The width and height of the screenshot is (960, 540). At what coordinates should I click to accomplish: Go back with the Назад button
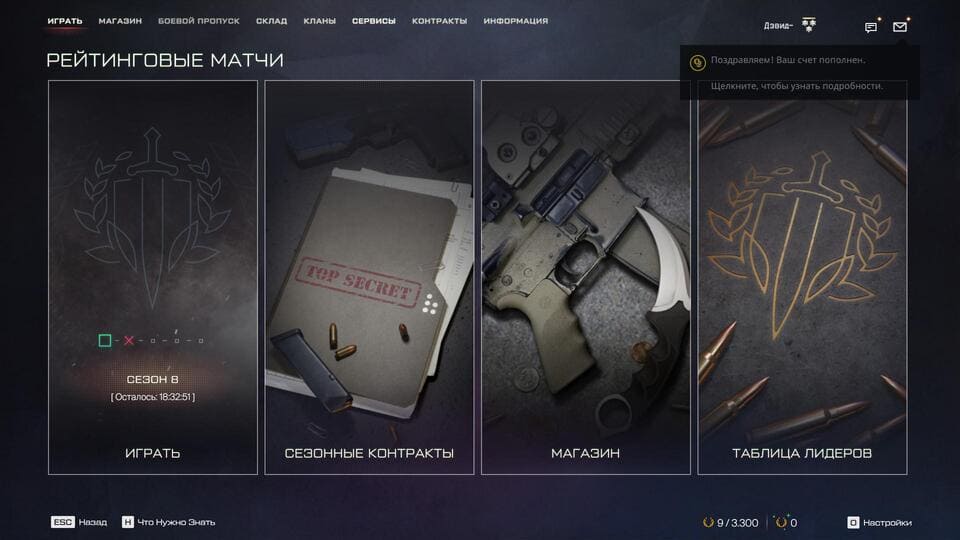point(80,522)
